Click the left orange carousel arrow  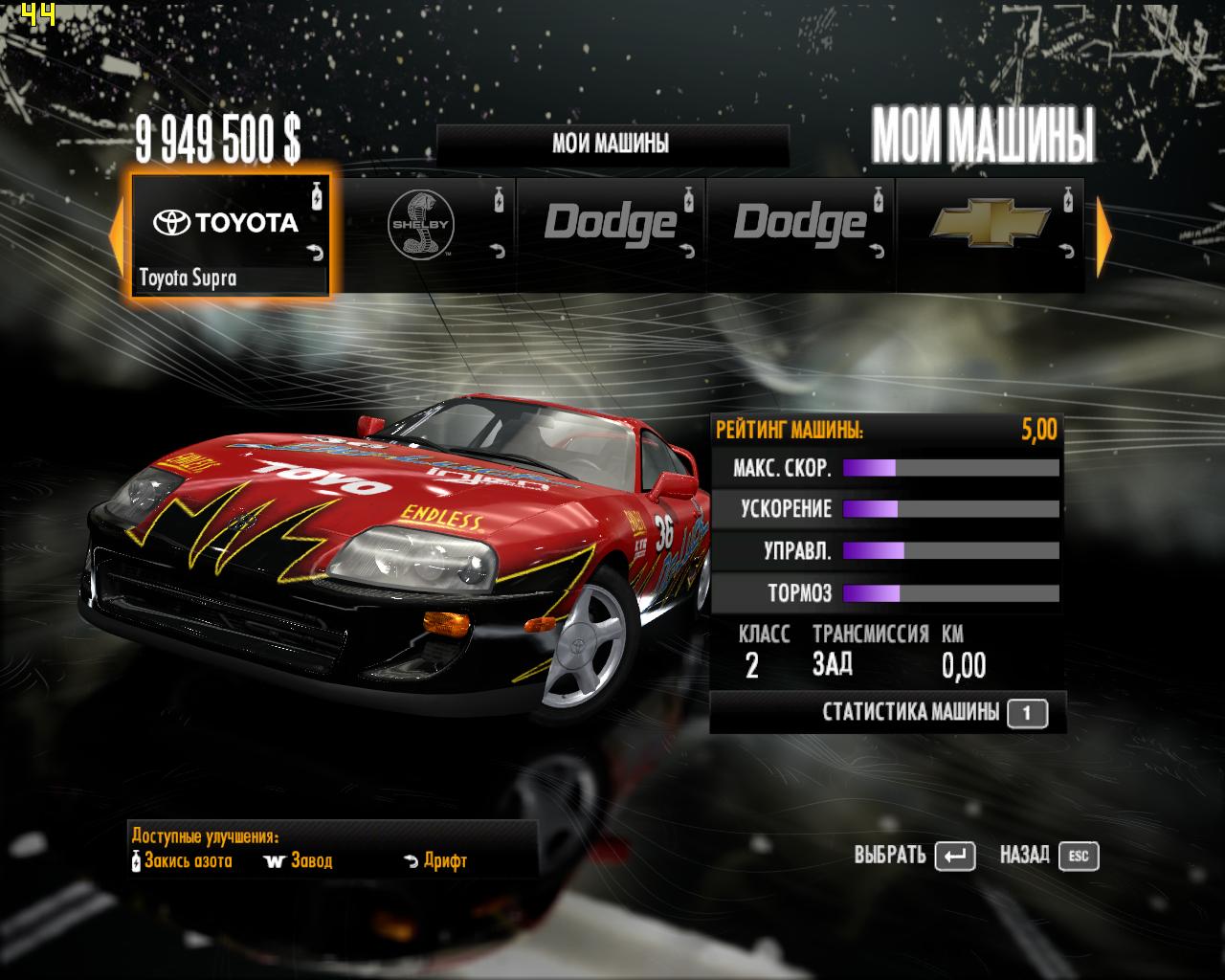[x=116, y=235]
